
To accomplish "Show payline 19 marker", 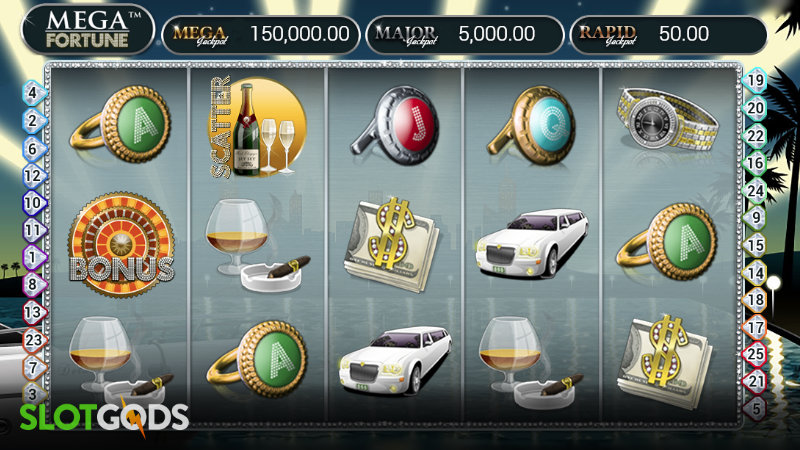I will click(x=757, y=81).
